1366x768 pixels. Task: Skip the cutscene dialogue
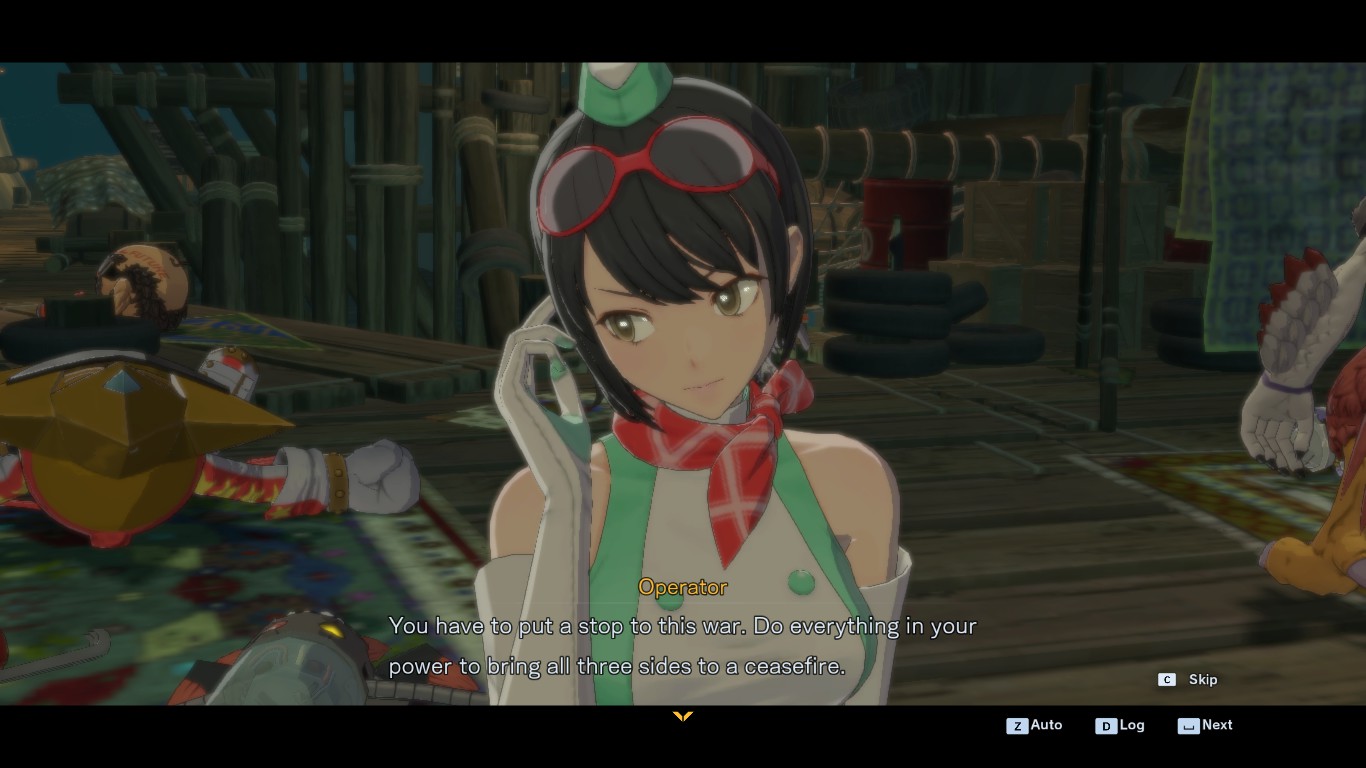(1189, 680)
